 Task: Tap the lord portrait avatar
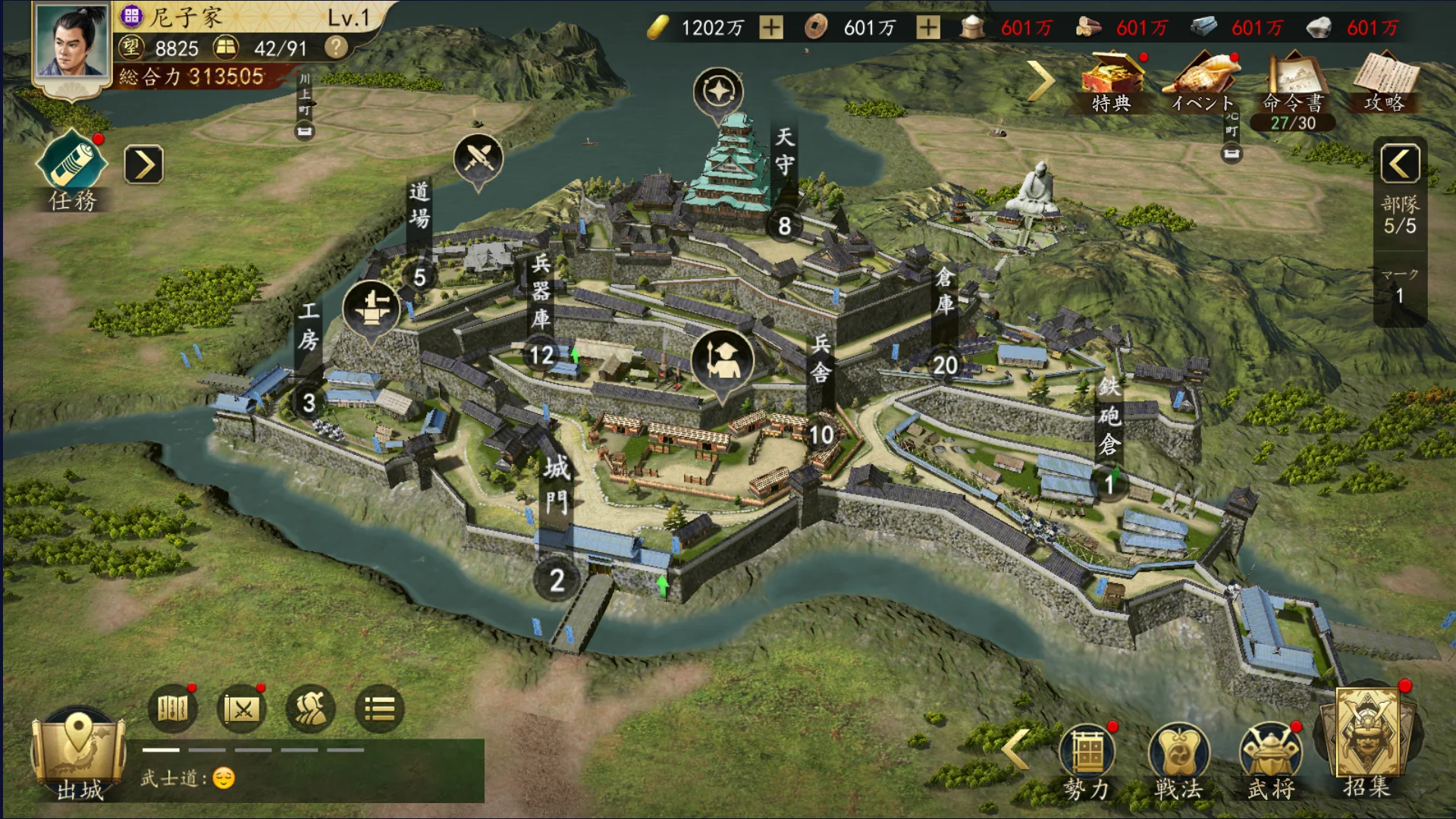(73, 44)
